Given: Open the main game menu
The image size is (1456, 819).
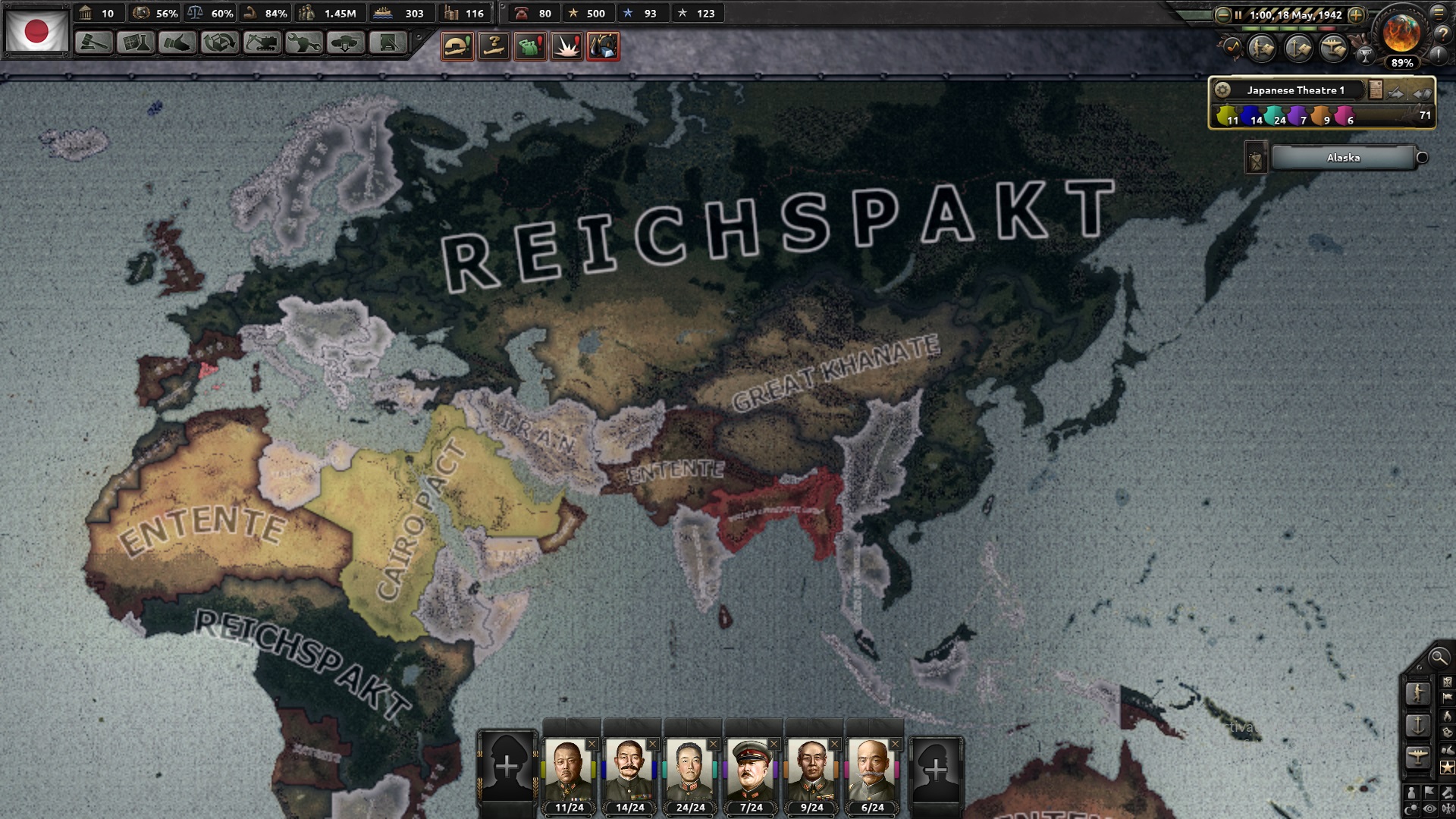Looking at the screenshot, I should [1438, 14].
